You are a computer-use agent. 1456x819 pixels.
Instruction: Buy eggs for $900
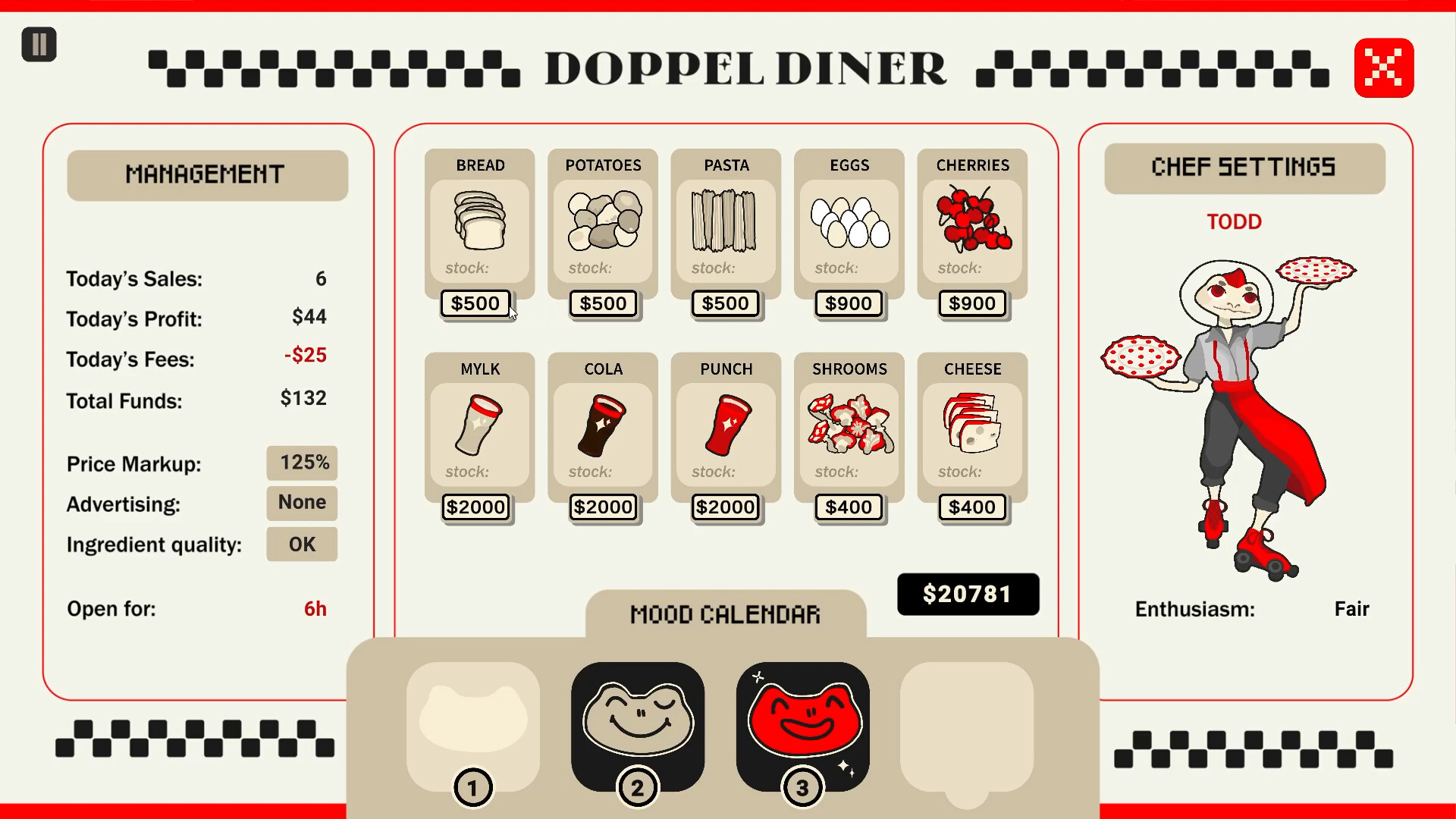(x=848, y=303)
